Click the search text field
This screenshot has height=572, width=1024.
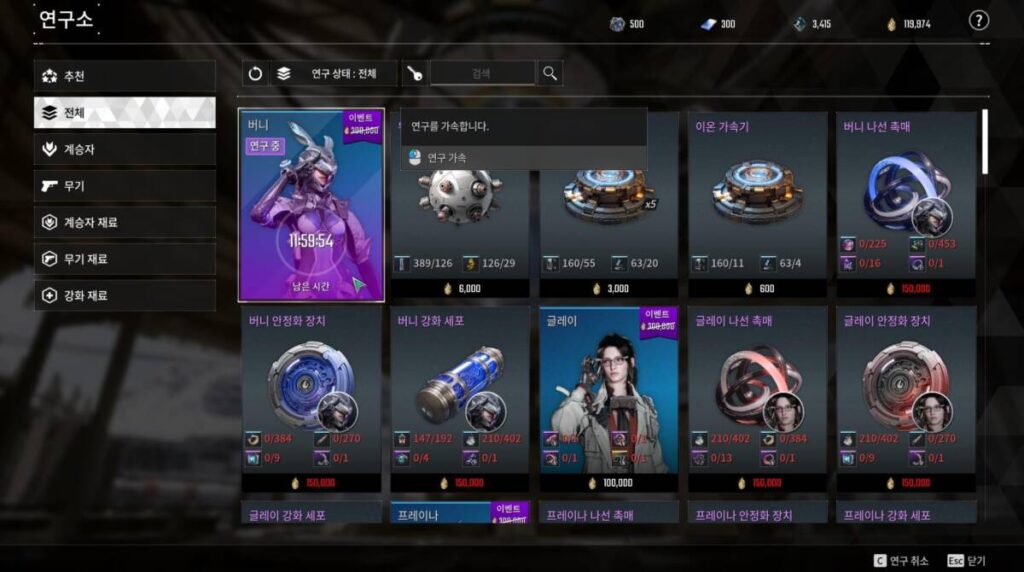[482, 73]
